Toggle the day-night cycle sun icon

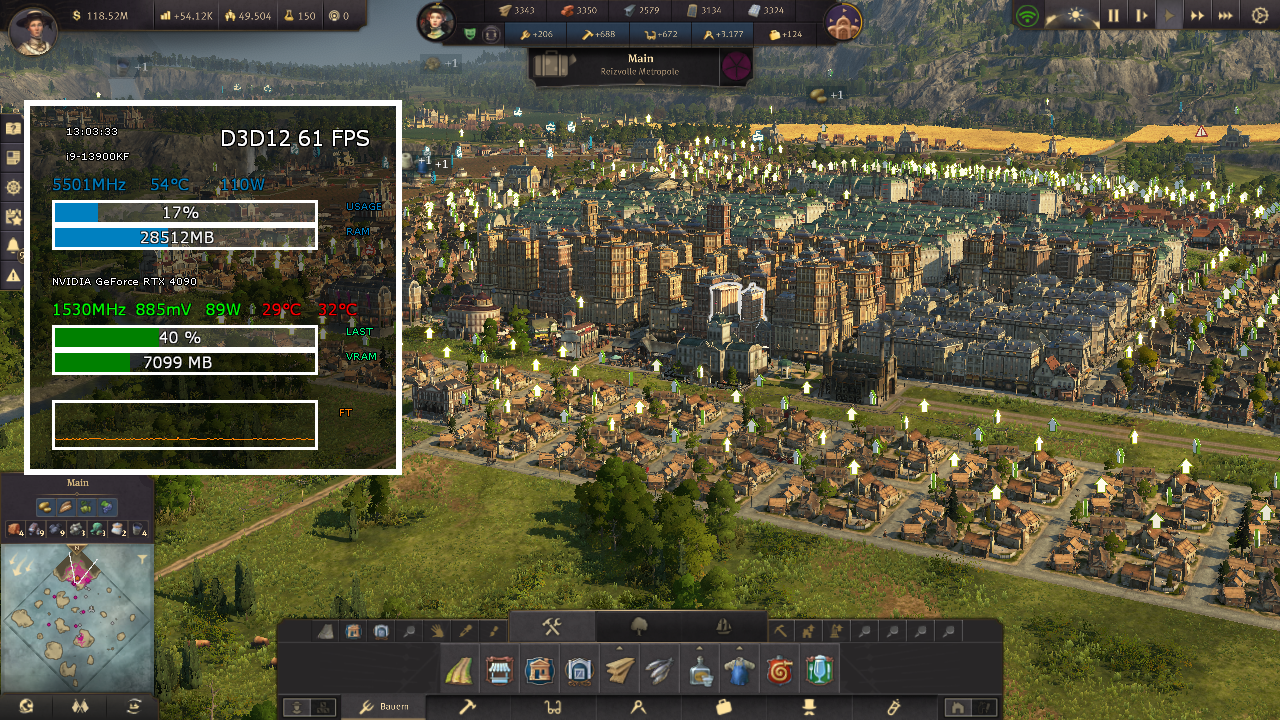[1075, 15]
